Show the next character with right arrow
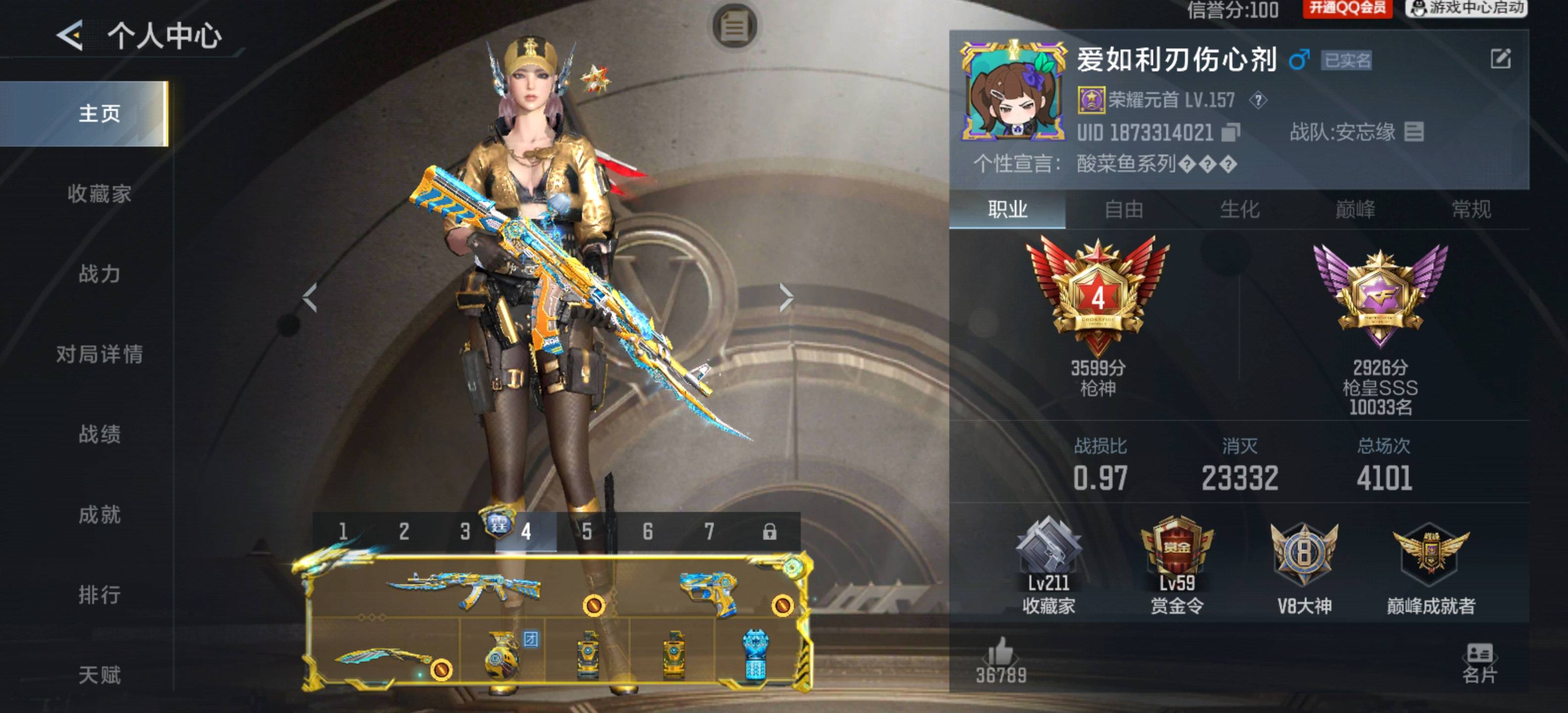This screenshot has width=1568, height=713. (786, 298)
